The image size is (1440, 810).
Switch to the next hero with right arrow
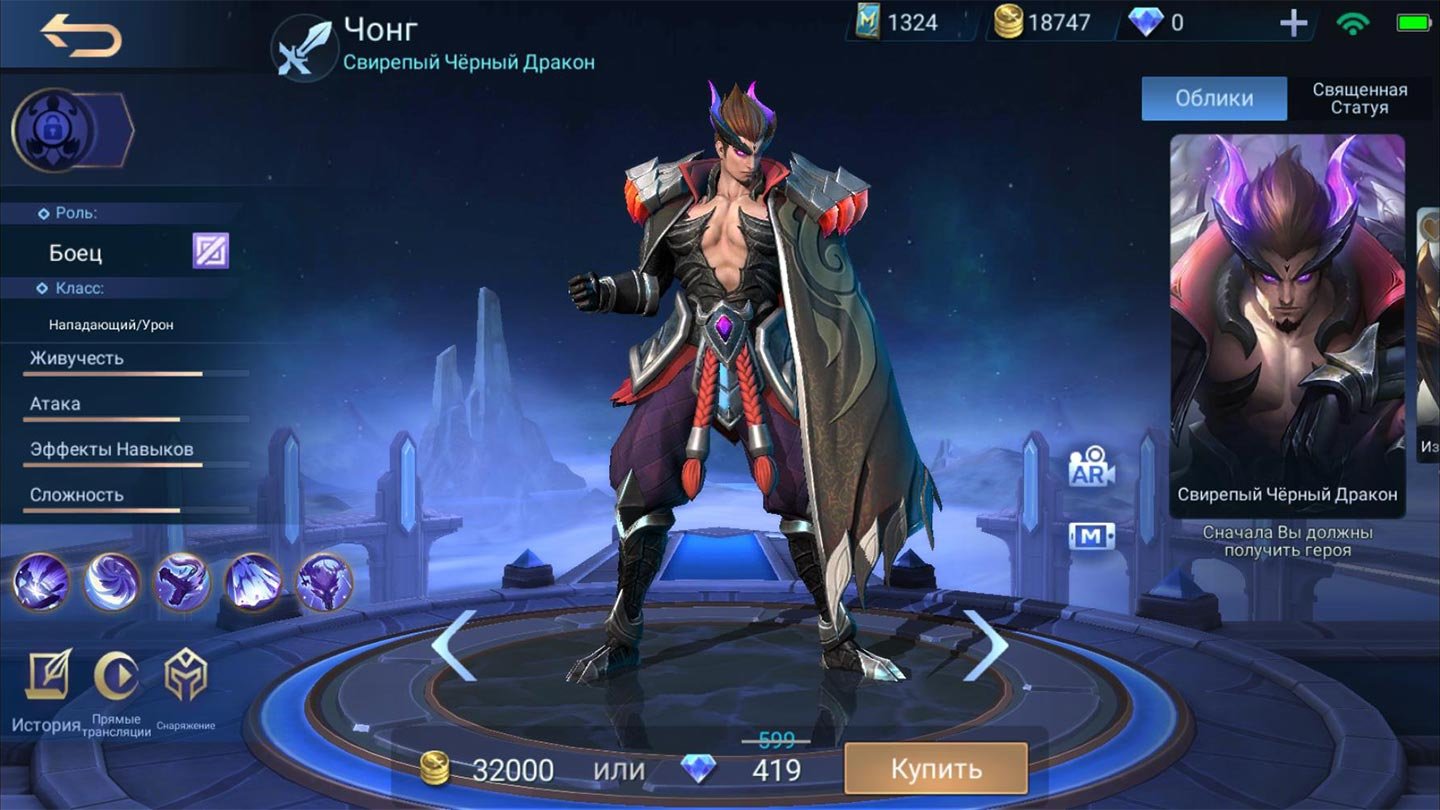pyautogui.click(x=984, y=645)
